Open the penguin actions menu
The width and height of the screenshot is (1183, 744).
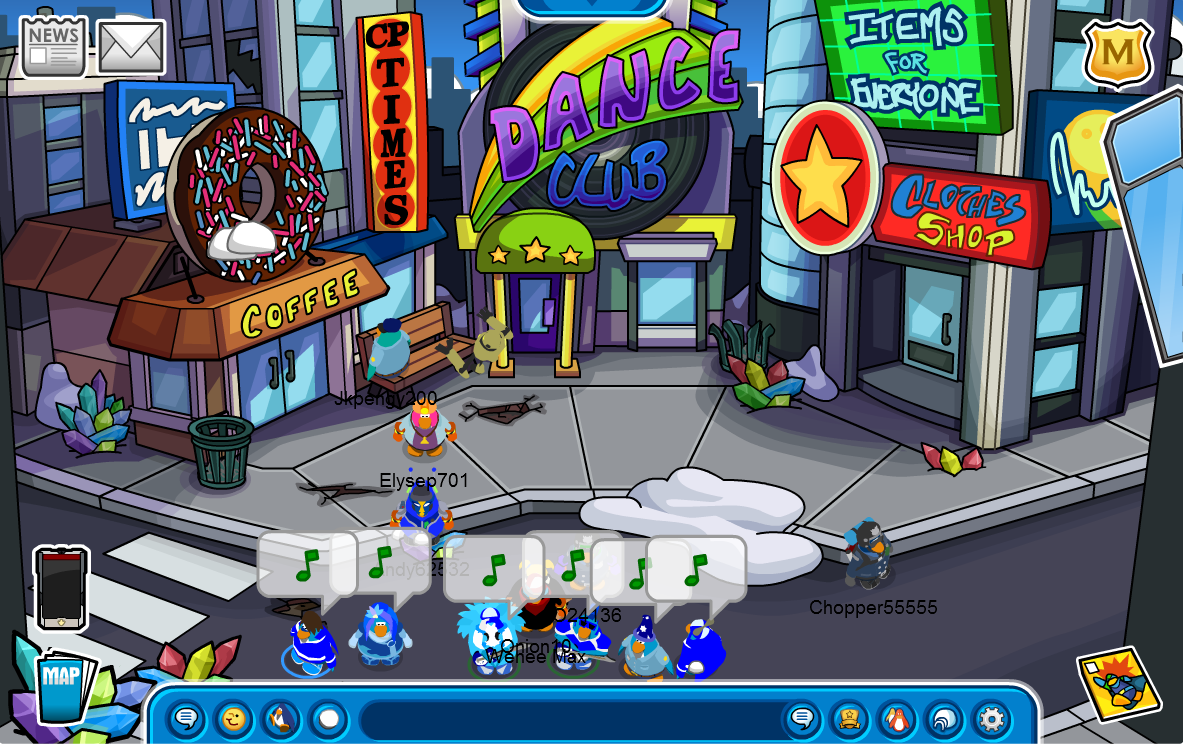281,719
